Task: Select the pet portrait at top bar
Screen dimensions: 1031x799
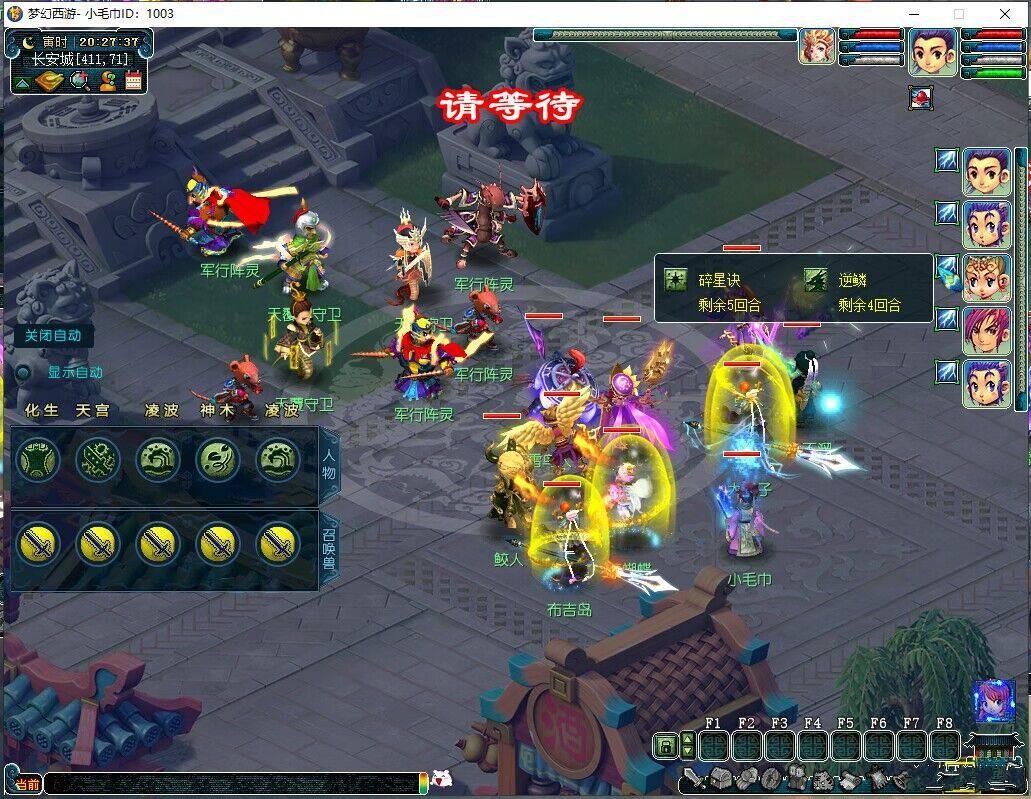Action: click(817, 47)
